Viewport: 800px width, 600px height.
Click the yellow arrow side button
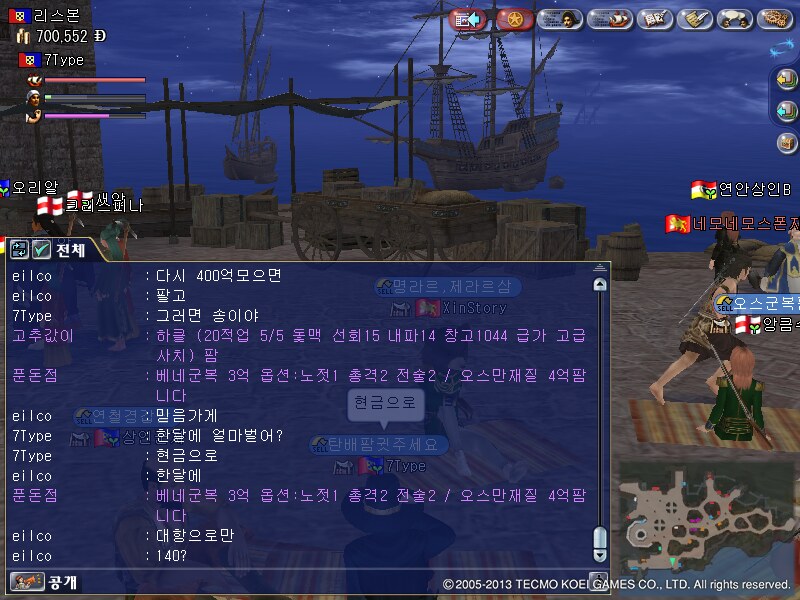click(787, 79)
